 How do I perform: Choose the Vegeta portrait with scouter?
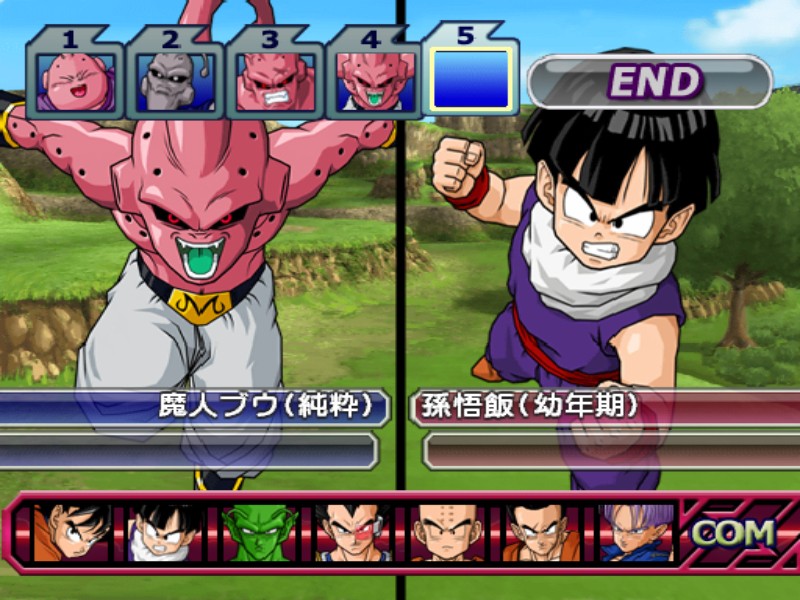pyautogui.click(x=353, y=532)
